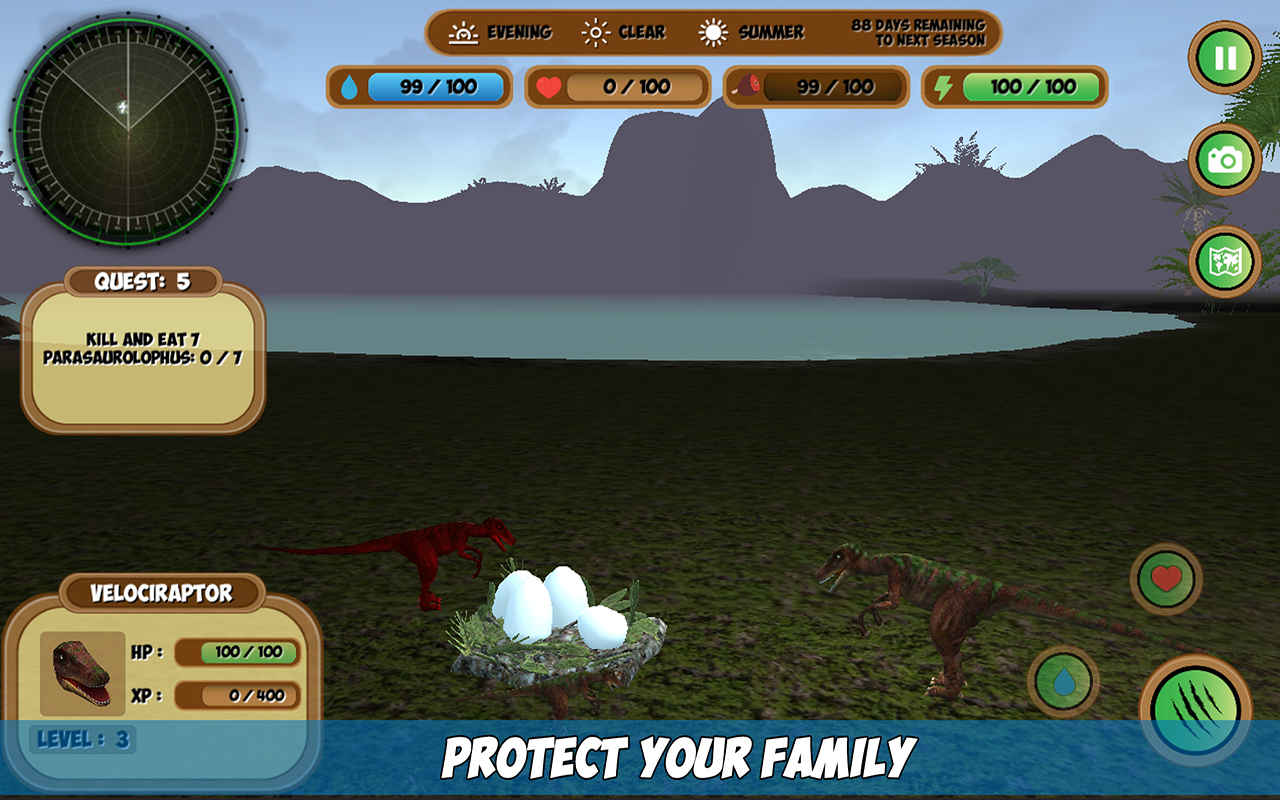Activate the heart mating action button
This screenshot has width=1280, height=800.
1168,578
